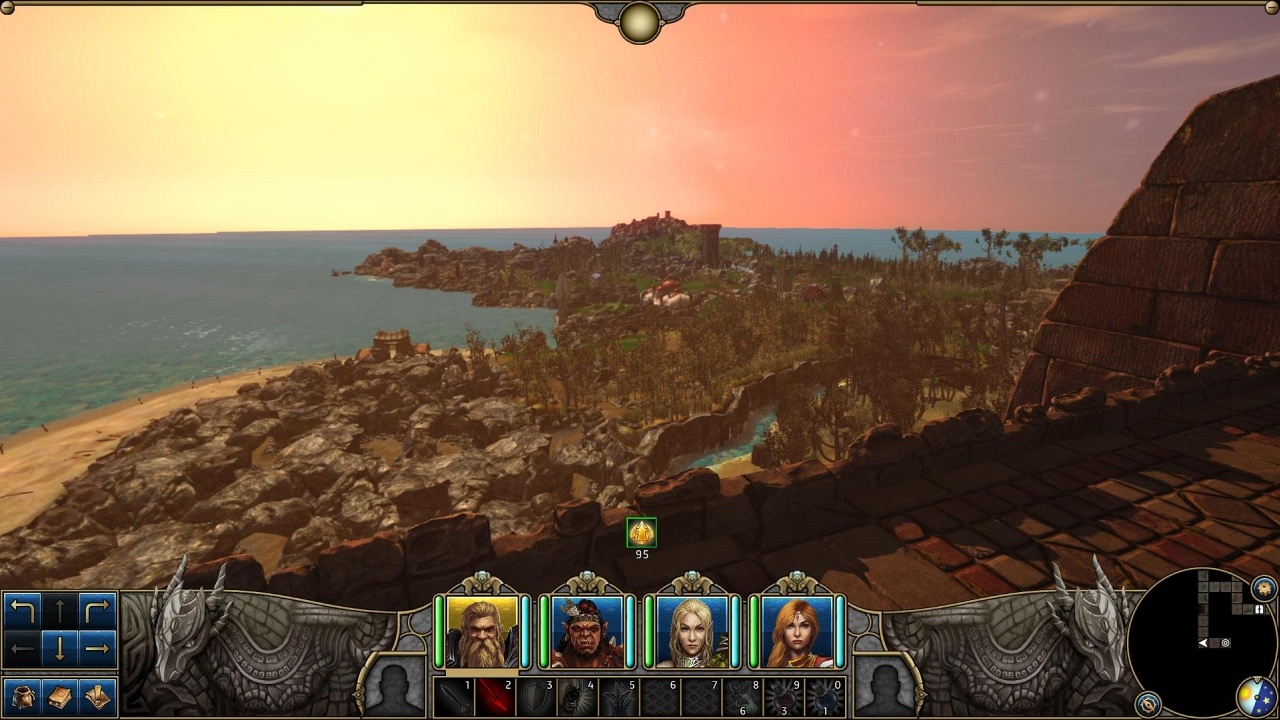Image resolution: width=1280 pixels, height=720 pixels.
Task: Use the blue potion in slot 0
Action: pyautogui.click(x=825, y=697)
